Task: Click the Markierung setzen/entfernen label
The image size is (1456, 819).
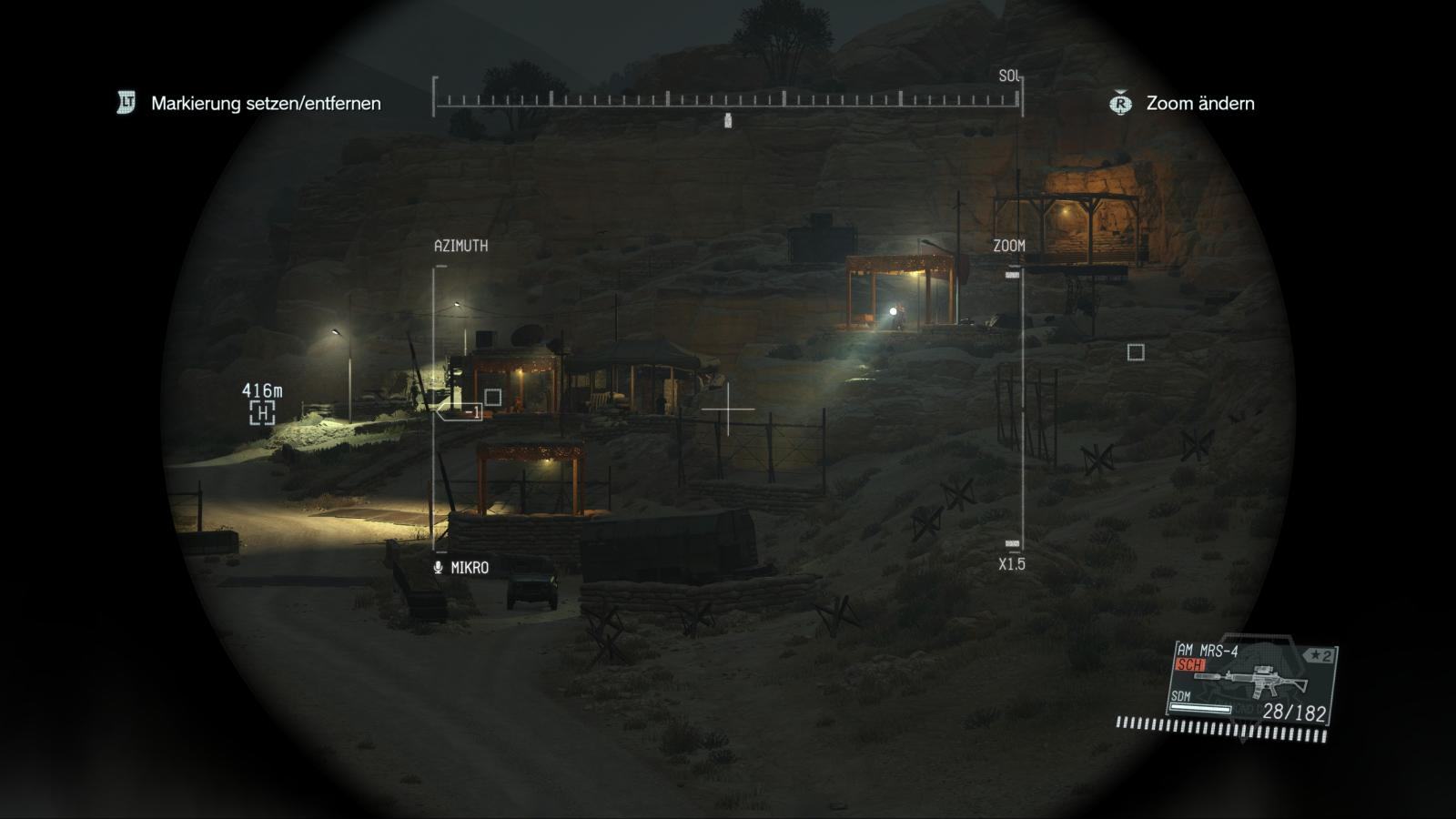Action: [x=266, y=104]
